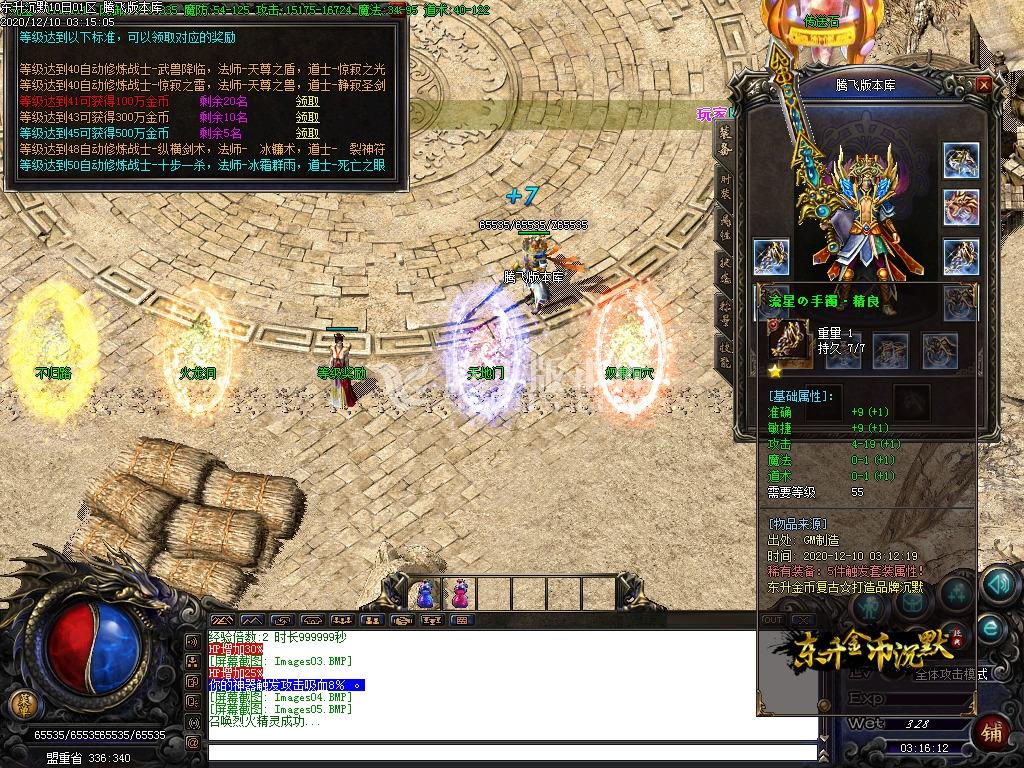The image size is (1024, 768).
Task: Click the OUT logout button
Action: (x=772, y=620)
